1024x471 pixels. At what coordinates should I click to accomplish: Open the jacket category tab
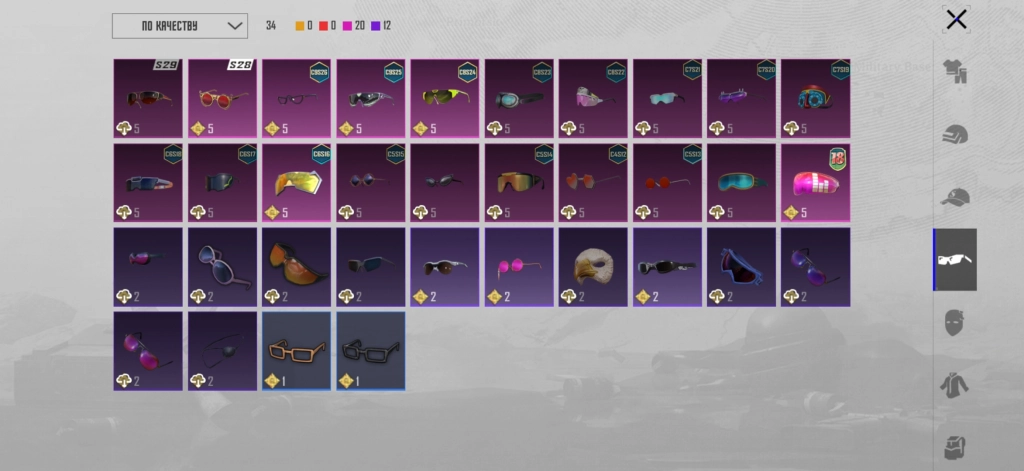[x=956, y=384]
